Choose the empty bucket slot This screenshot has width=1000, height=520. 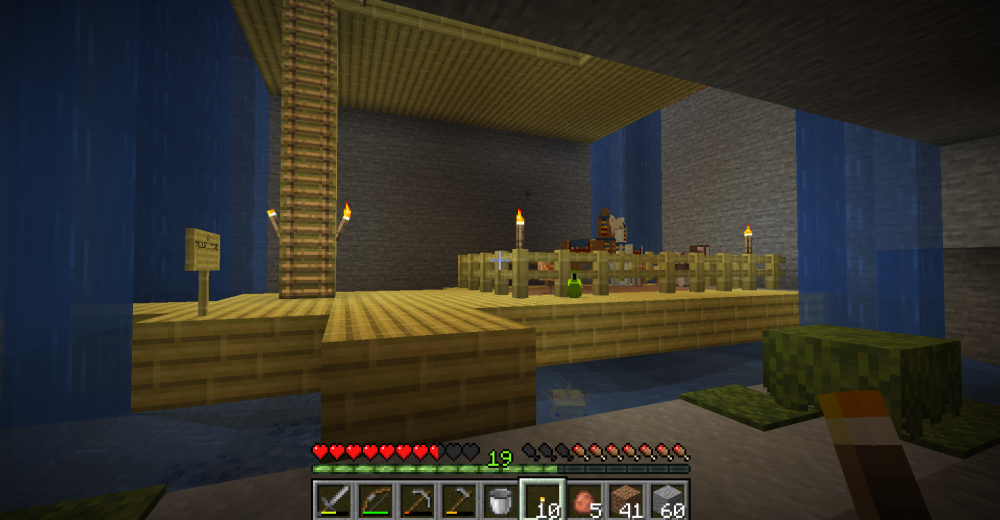(x=500, y=500)
